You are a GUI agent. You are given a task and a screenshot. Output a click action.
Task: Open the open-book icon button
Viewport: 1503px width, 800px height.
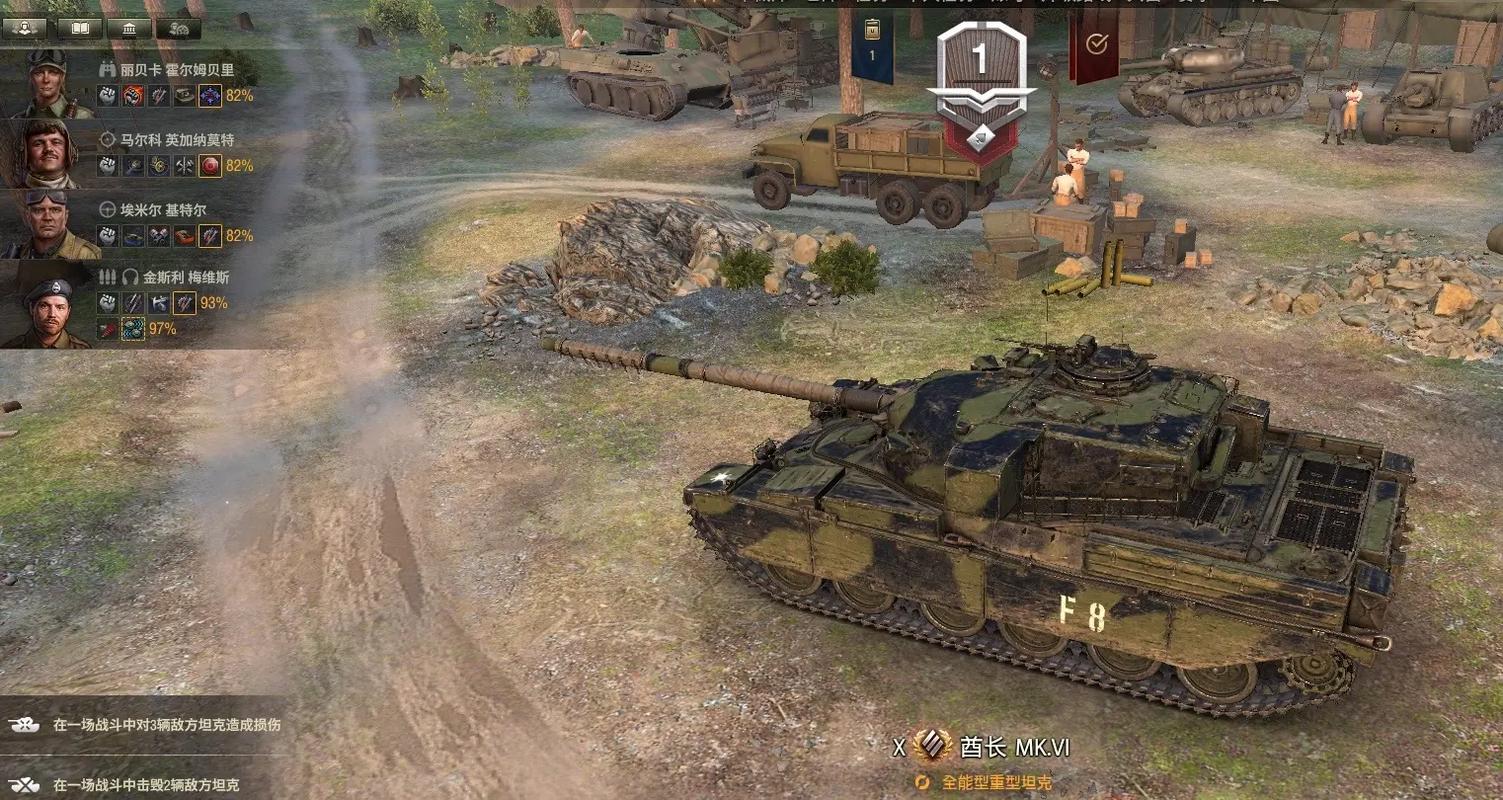[x=78, y=28]
